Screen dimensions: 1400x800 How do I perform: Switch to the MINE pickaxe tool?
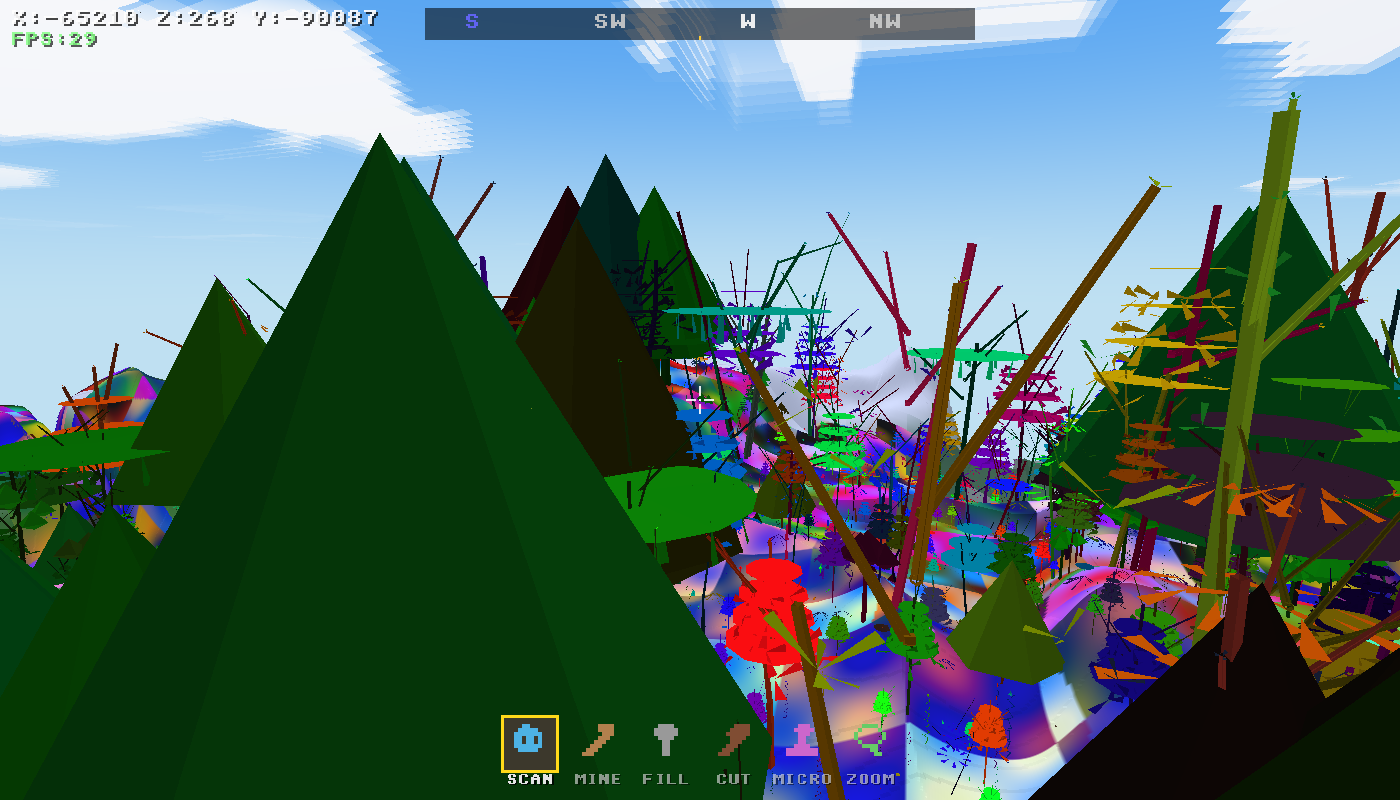(596, 741)
